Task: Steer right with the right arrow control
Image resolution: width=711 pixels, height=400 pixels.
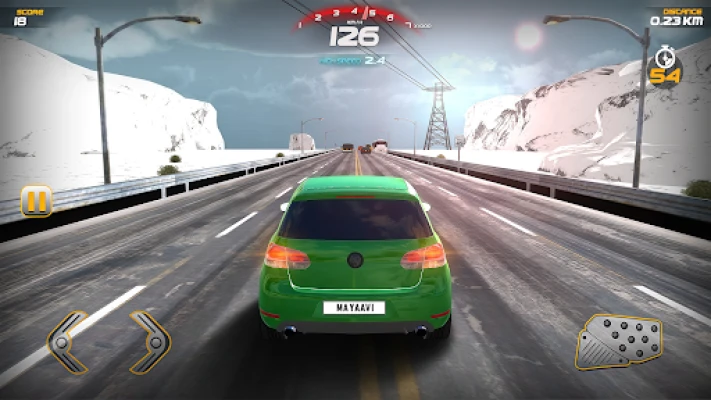Action: [150, 342]
